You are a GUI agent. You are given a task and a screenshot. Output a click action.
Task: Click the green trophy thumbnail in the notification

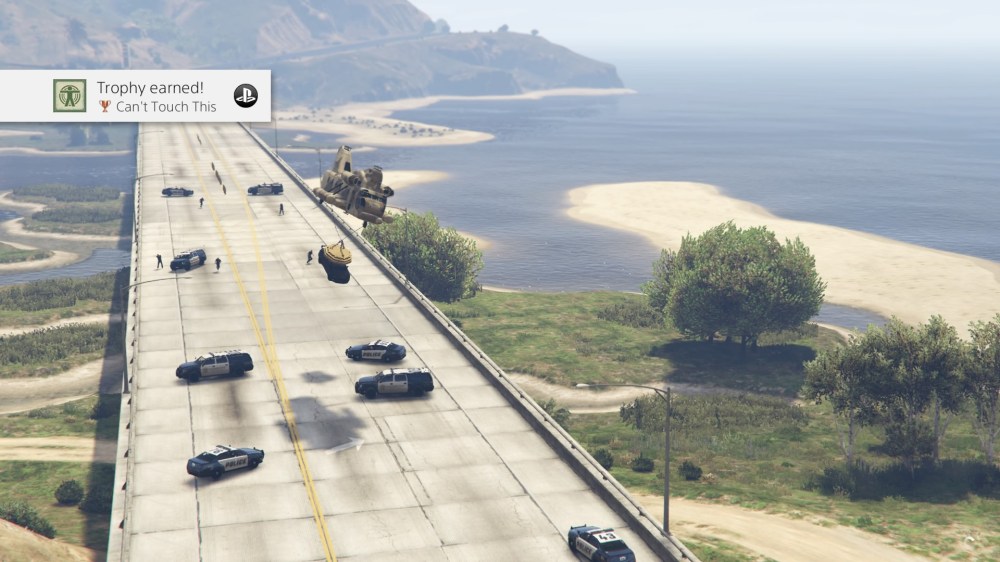click(69, 96)
